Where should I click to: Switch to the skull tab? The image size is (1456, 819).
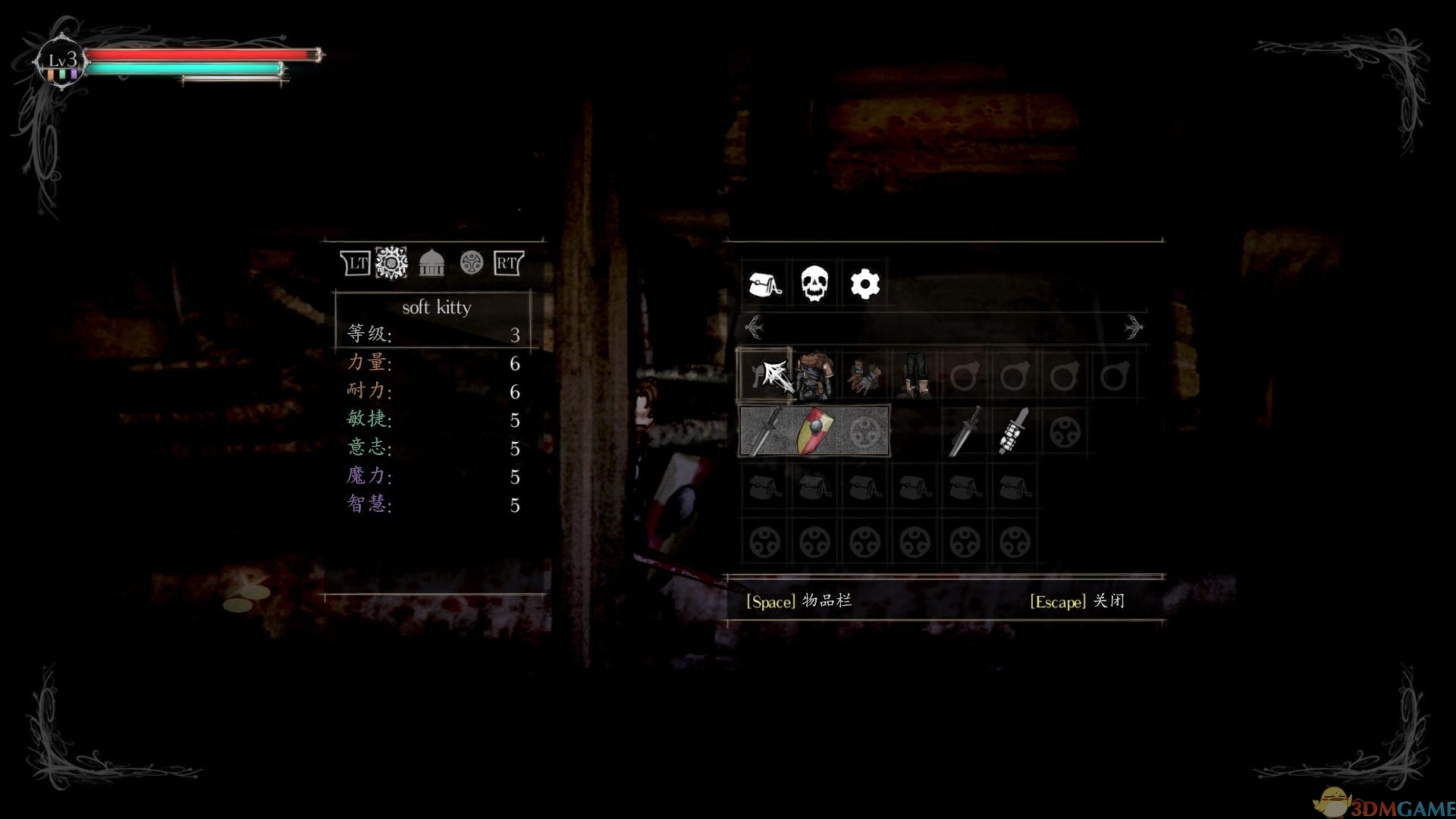tap(814, 284)
